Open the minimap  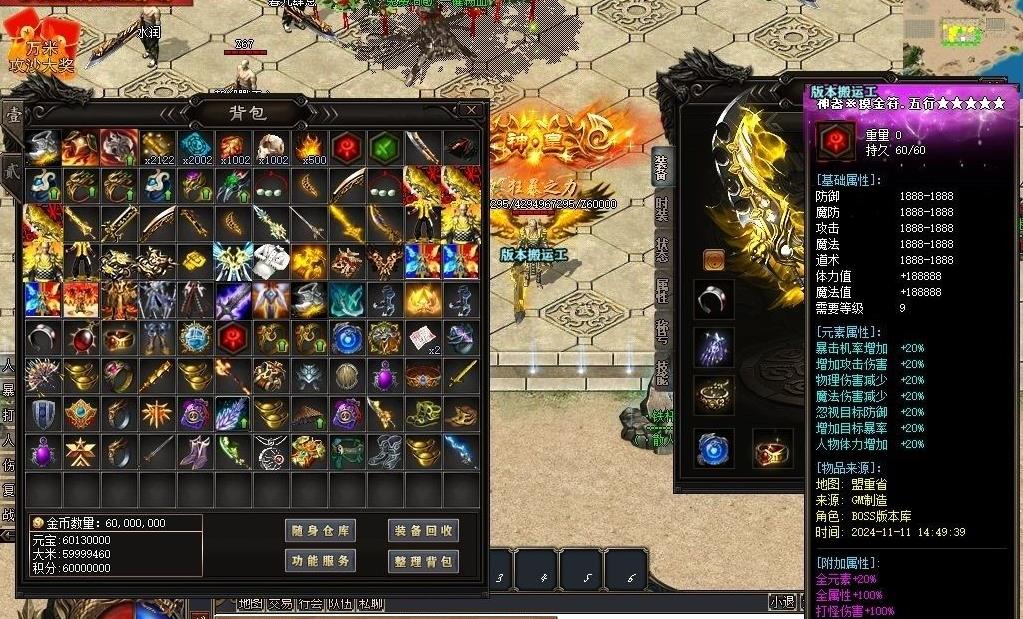pos(960,30)
